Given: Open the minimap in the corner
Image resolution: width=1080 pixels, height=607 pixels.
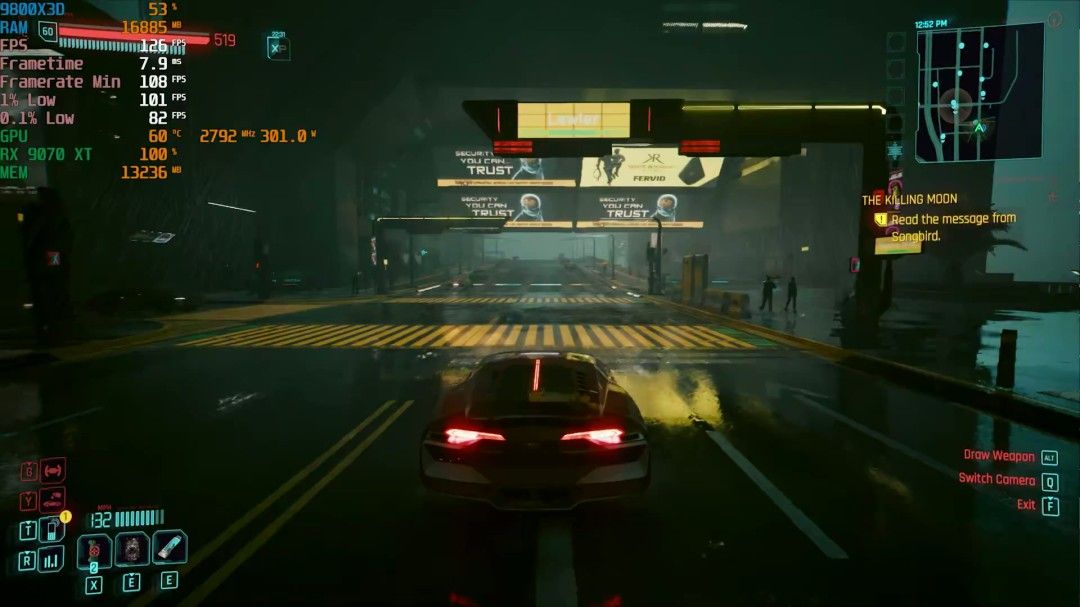Looking at the screenshot, I should (978, 92).
